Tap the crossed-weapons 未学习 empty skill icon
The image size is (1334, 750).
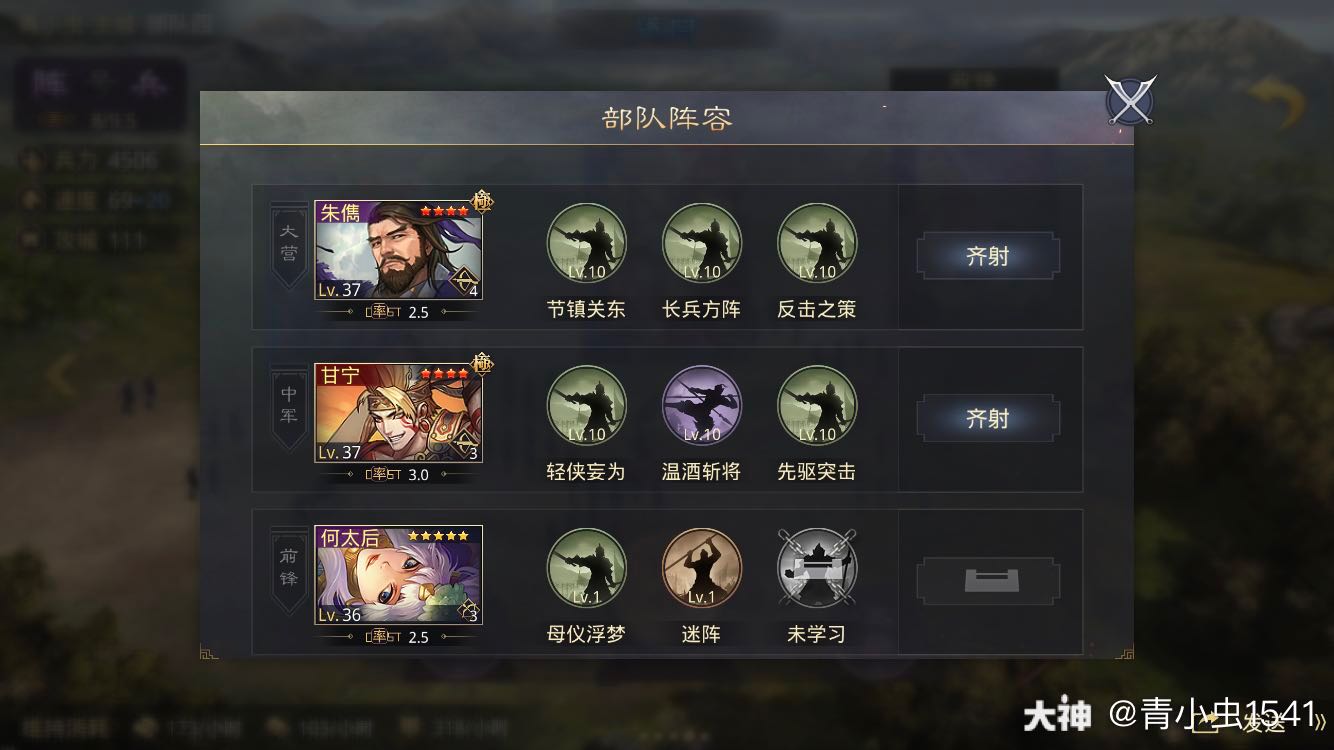pyautogui.click(x=817, y=568)
